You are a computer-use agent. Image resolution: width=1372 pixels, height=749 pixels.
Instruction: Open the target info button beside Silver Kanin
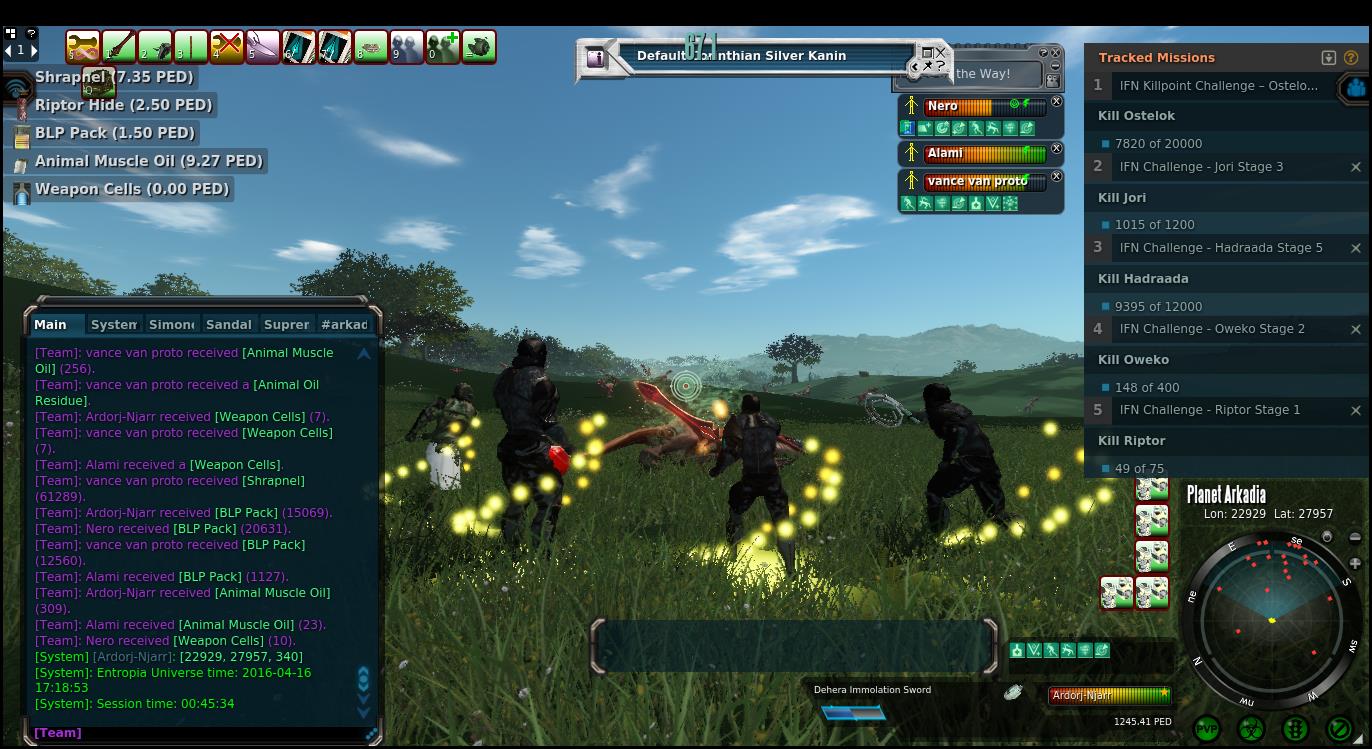point(596,57)
